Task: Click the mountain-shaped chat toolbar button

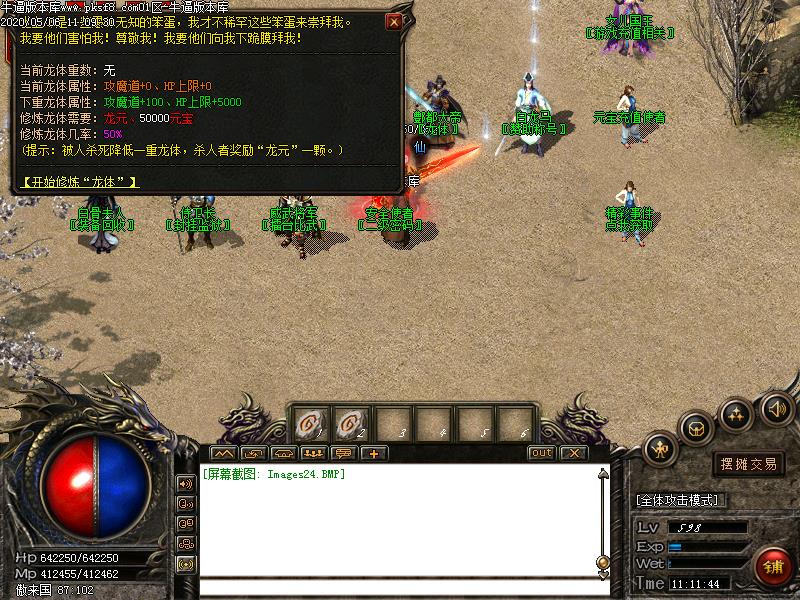Action: tap(221, 453)
